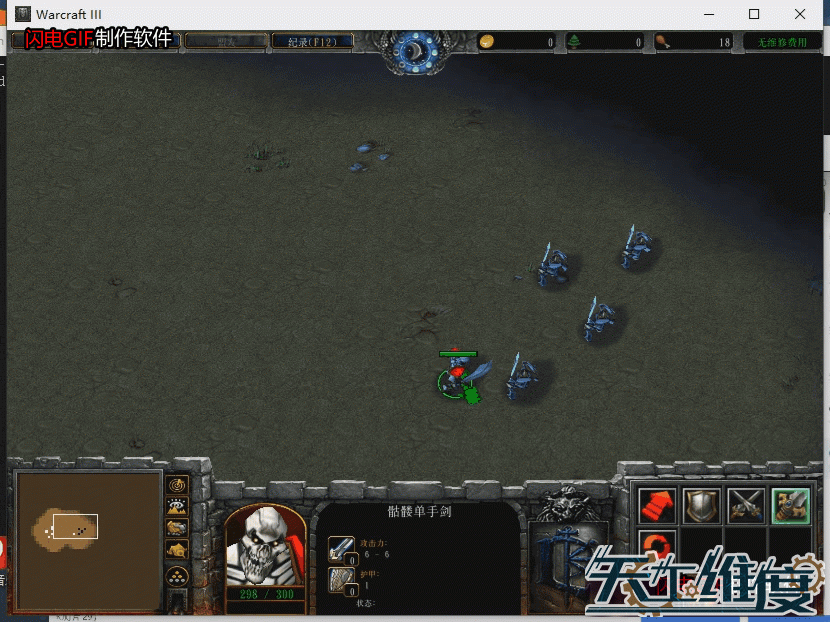Click the sword attack damage icon
830x622 pixels.
342,550
